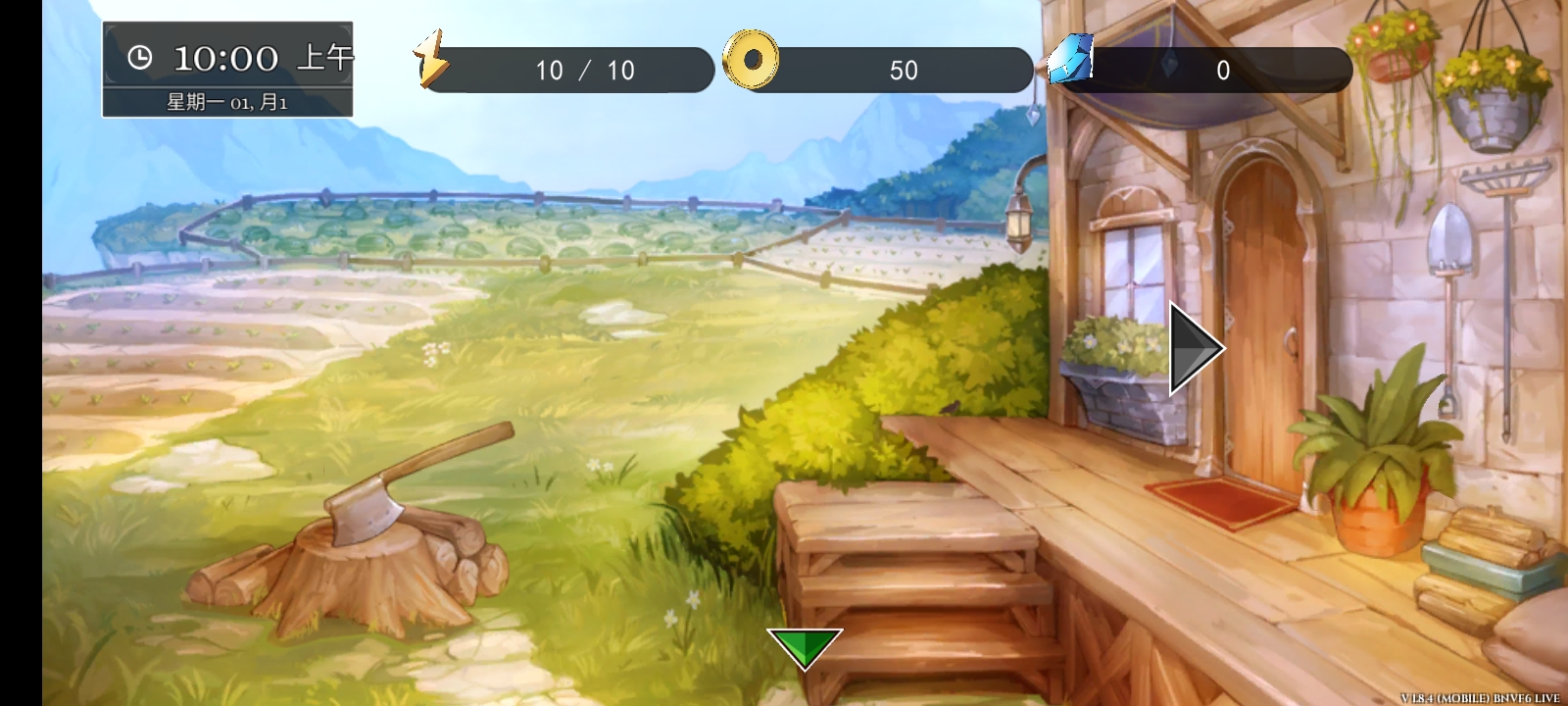This screenshot has height=706, width=1568.
Task: Tap the green down arrow at the bottom
Action: tap(806, 647)
